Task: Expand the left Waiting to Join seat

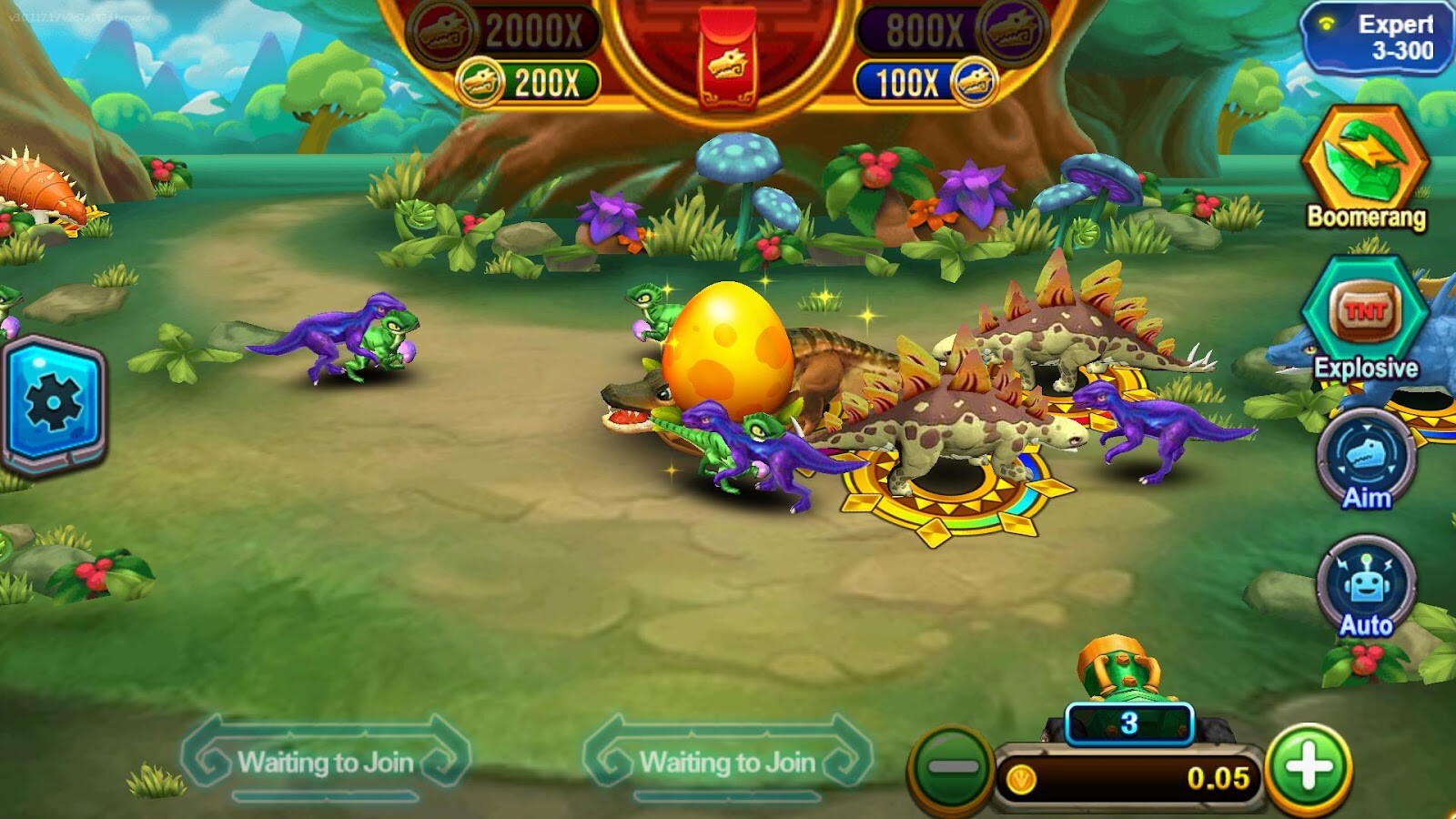Action: (326, 761)
